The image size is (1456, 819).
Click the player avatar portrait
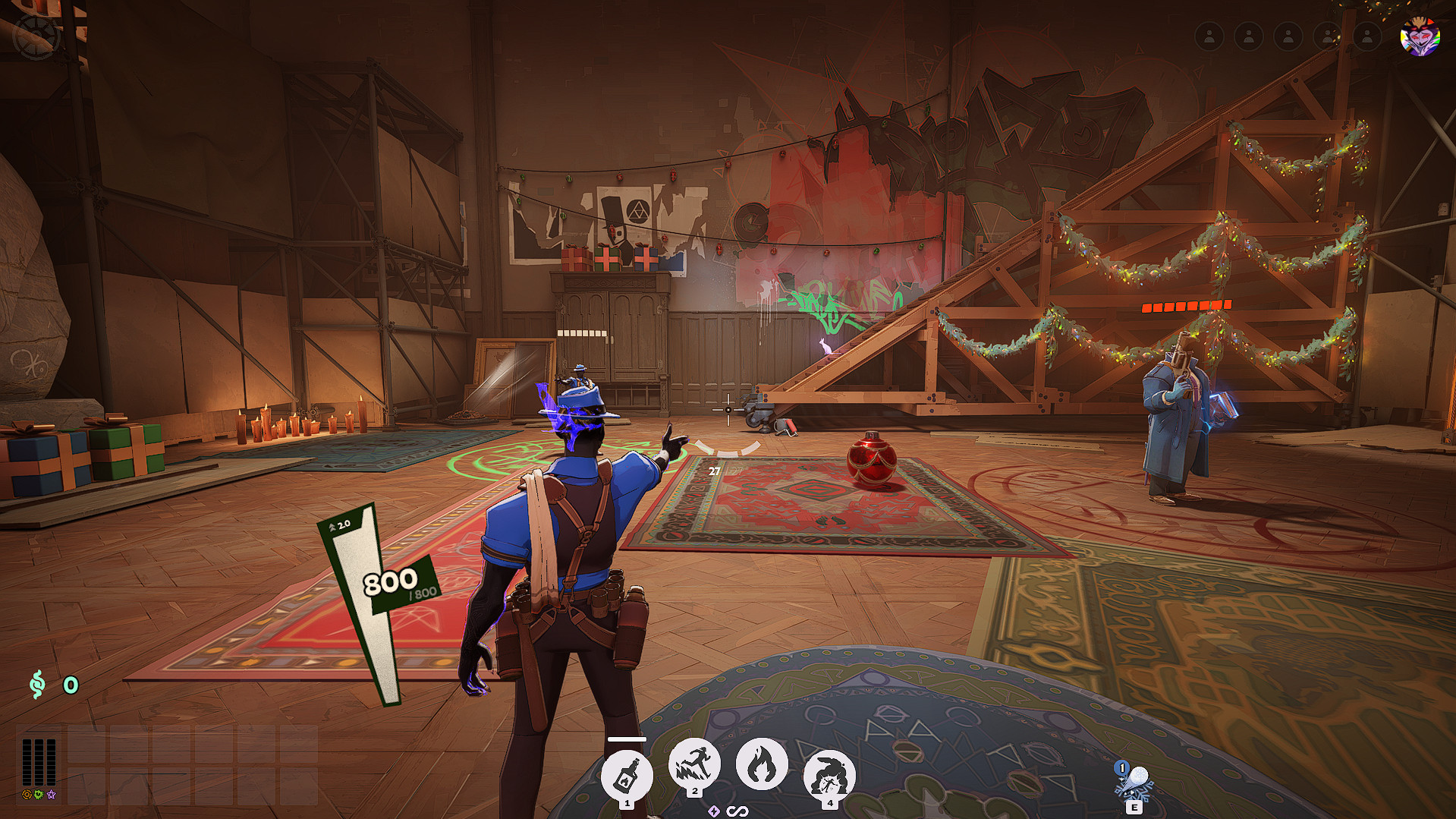1420,36
